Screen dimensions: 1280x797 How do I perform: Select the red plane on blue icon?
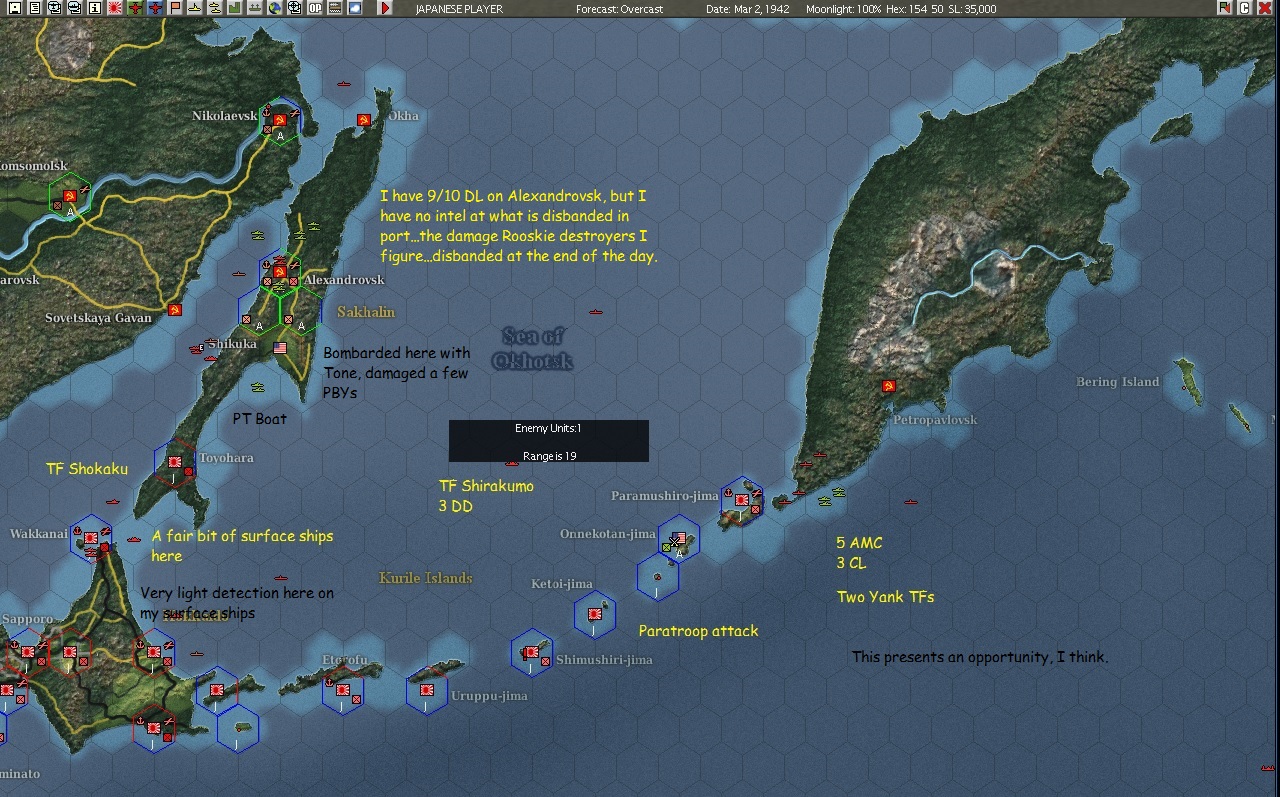[155, 8]
